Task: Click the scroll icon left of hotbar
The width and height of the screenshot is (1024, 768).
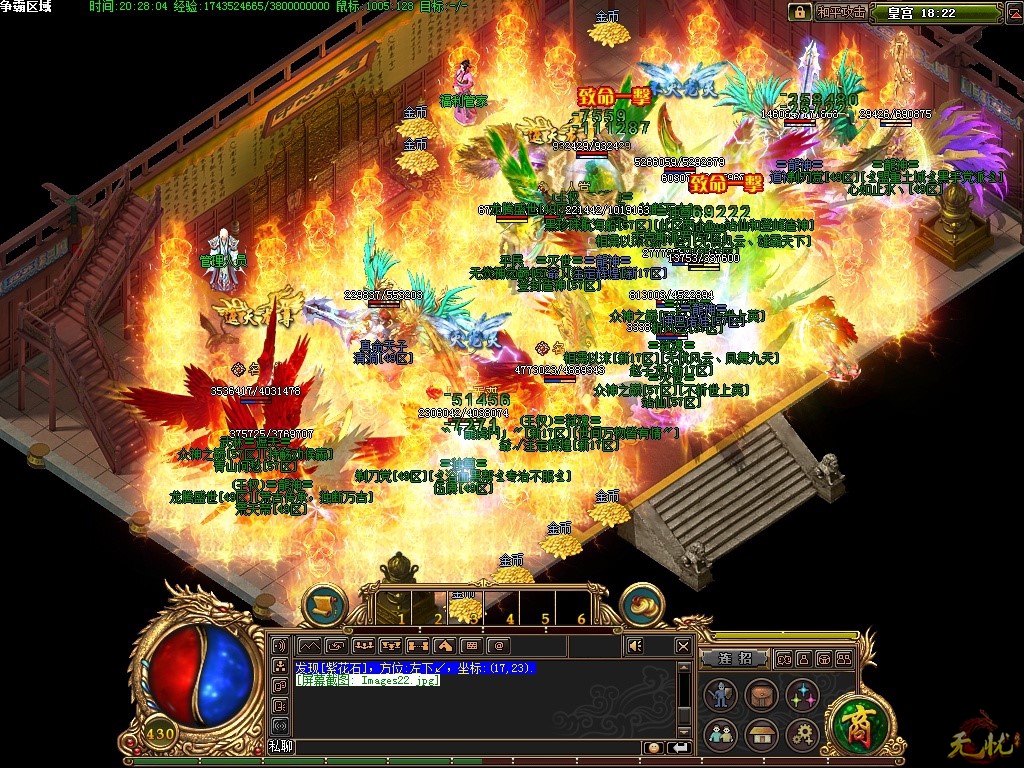Action: pos(324,606)
